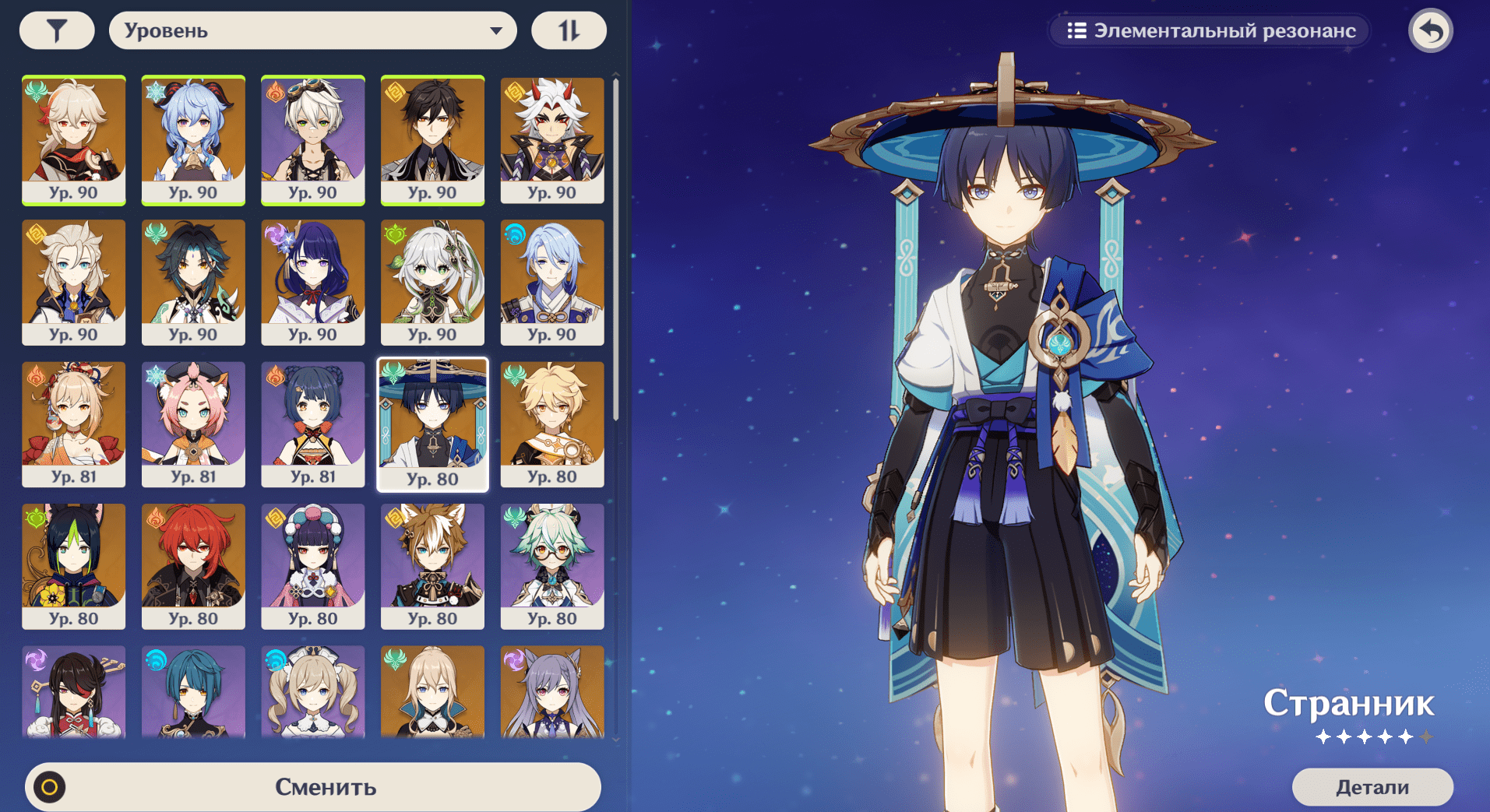Select Sucrose's portrait with glasses
This screenshot has width=1490, height=812.
552,566
